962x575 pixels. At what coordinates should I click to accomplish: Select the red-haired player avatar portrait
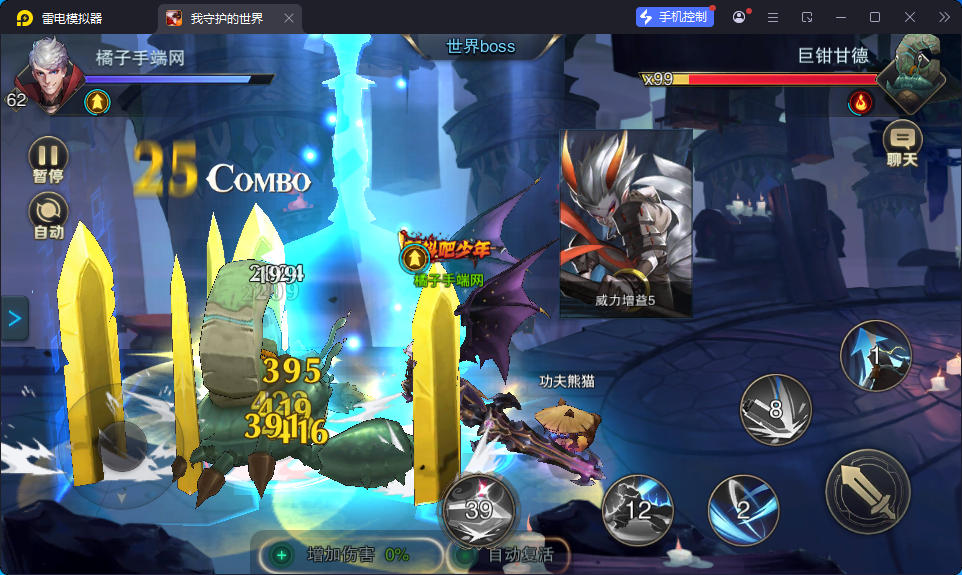click(x=50, y=74)
